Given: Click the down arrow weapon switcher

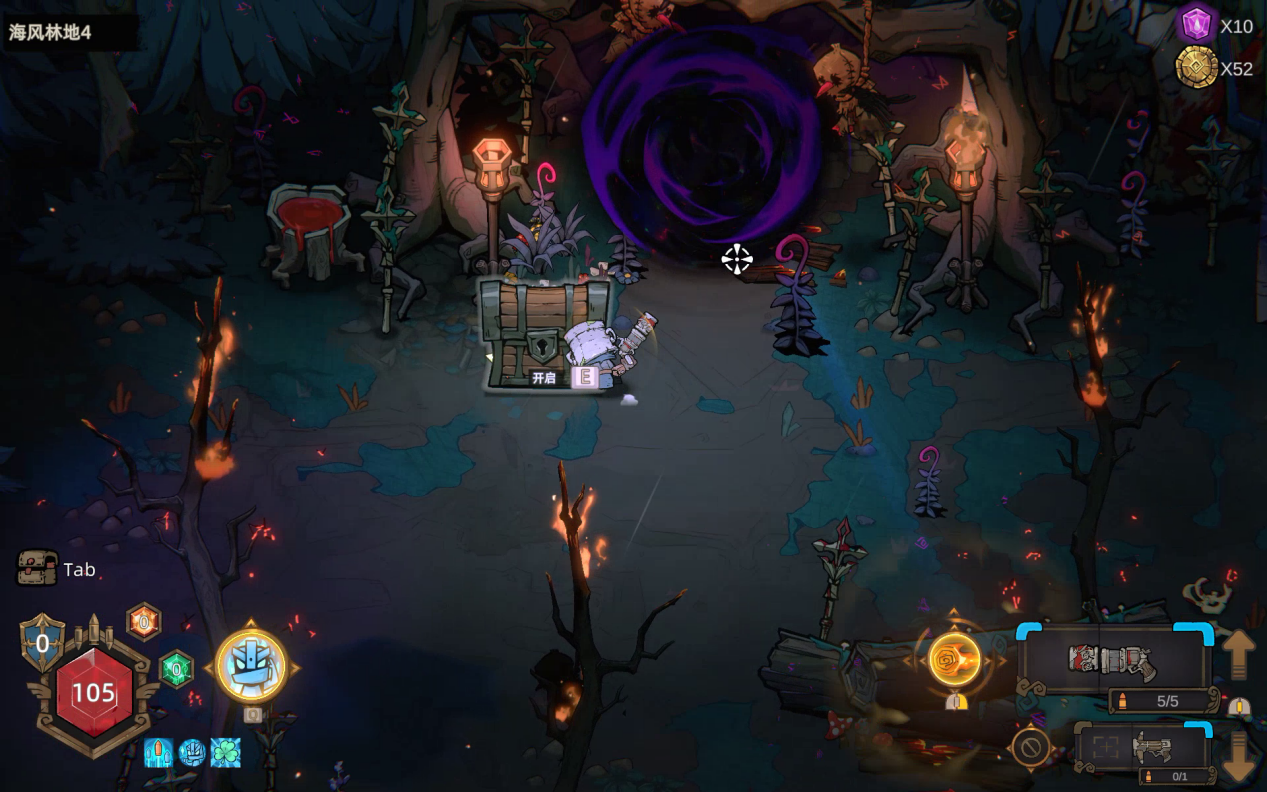Looking at the screenshot, I should coord(1238,757).
